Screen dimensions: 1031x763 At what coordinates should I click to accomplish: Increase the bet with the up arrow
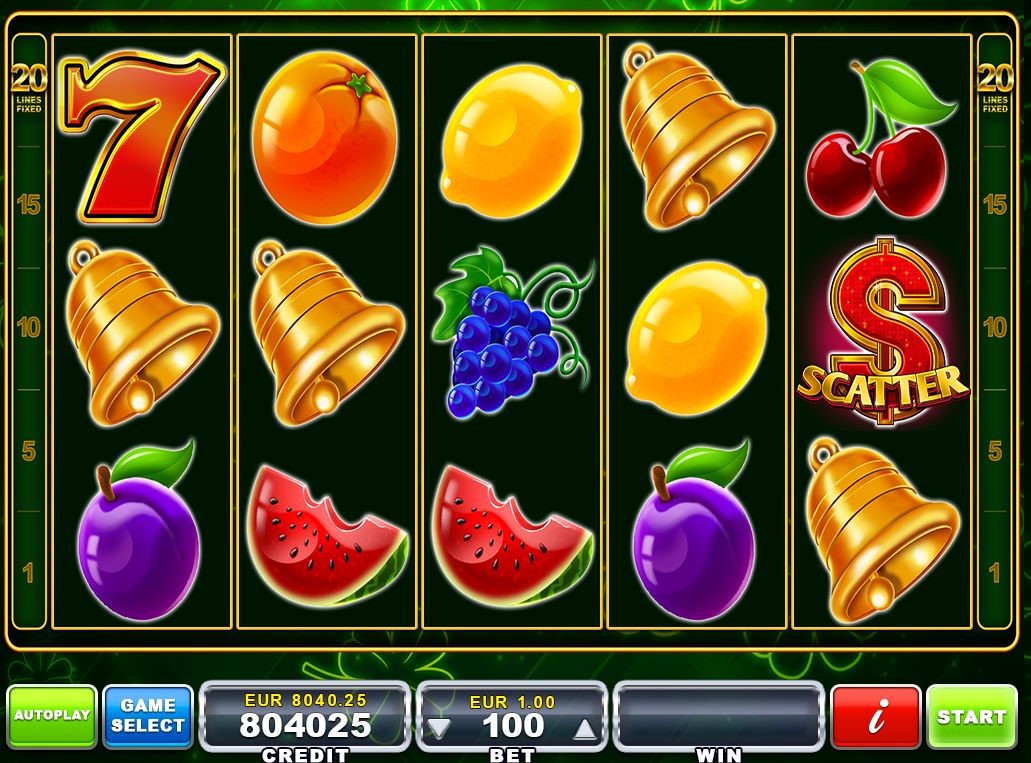pos(587,728)
